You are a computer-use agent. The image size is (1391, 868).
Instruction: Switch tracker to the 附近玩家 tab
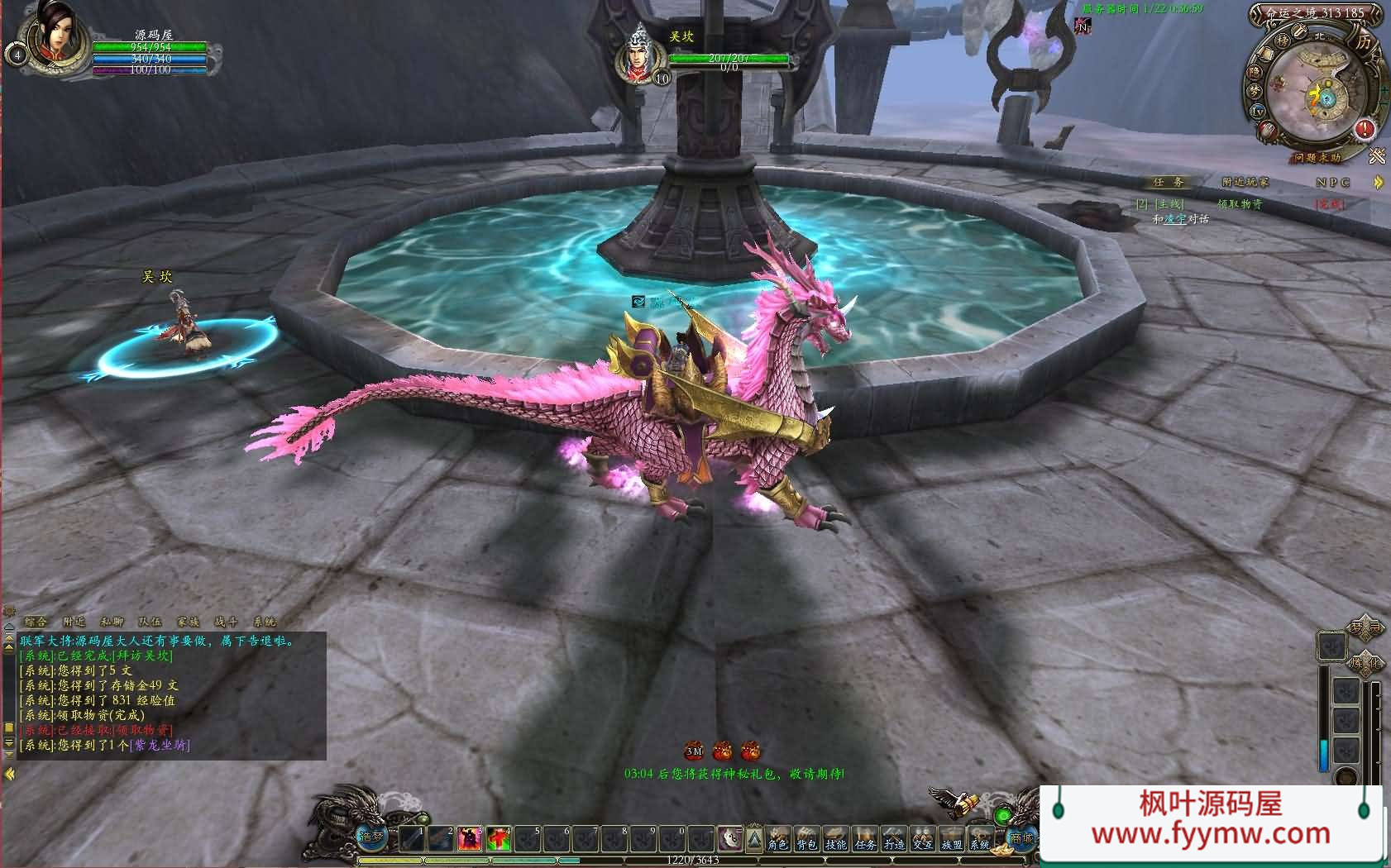[1245, 182]
